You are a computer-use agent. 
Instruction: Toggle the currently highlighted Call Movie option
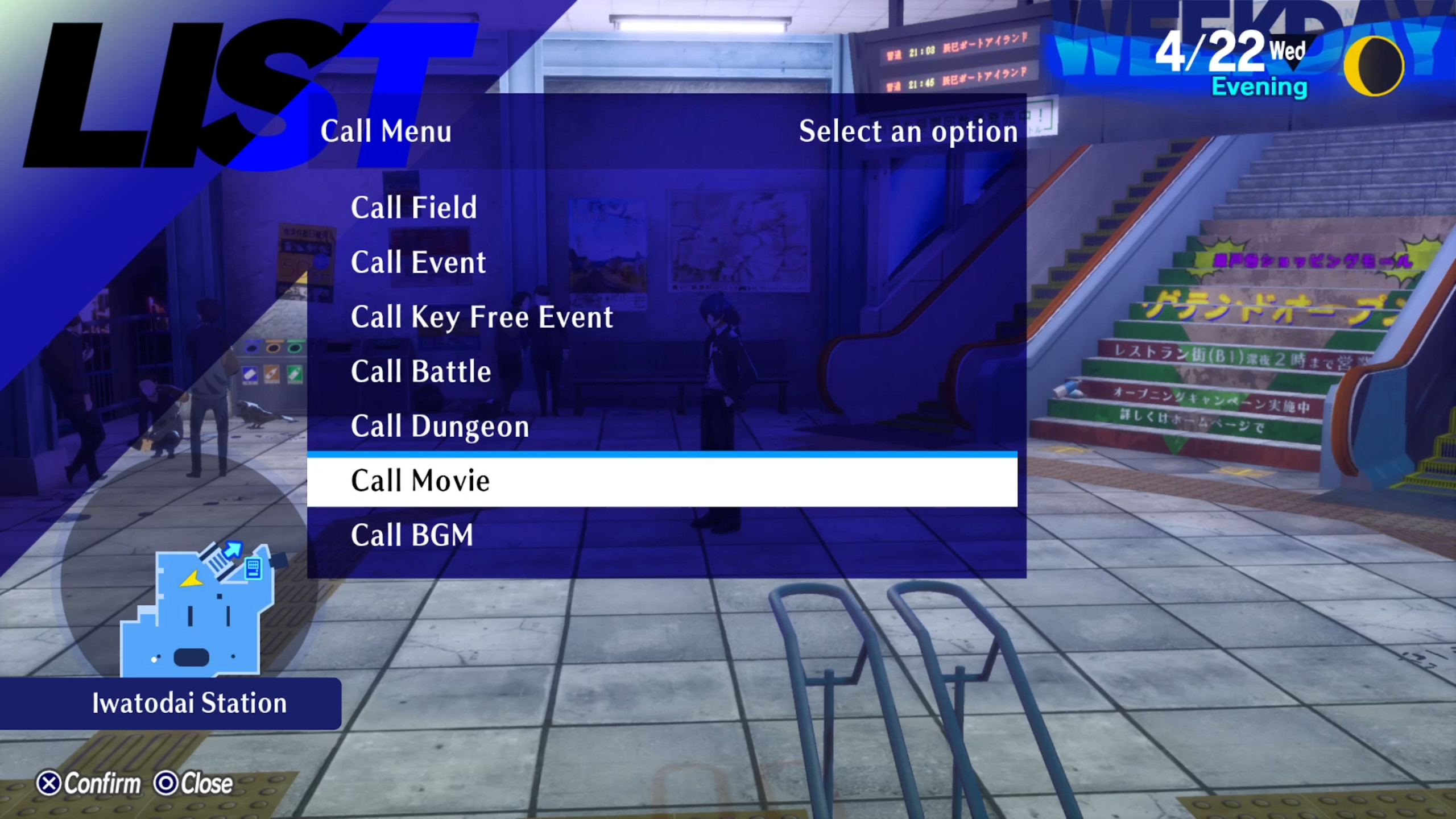(x=421, y=481)
